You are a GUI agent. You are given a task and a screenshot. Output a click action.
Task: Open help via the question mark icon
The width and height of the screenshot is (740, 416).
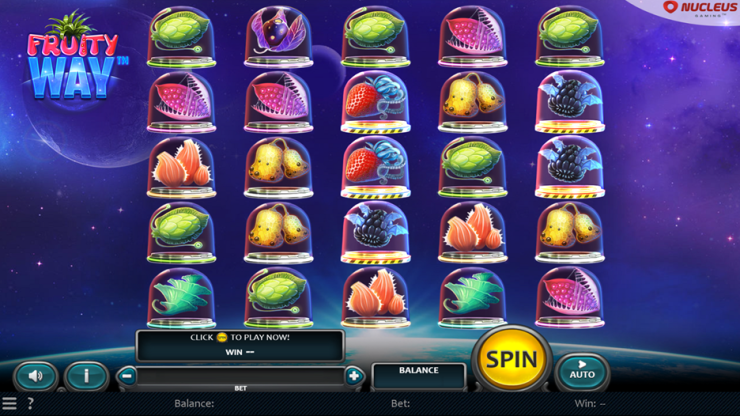click(x=30, y=404)
